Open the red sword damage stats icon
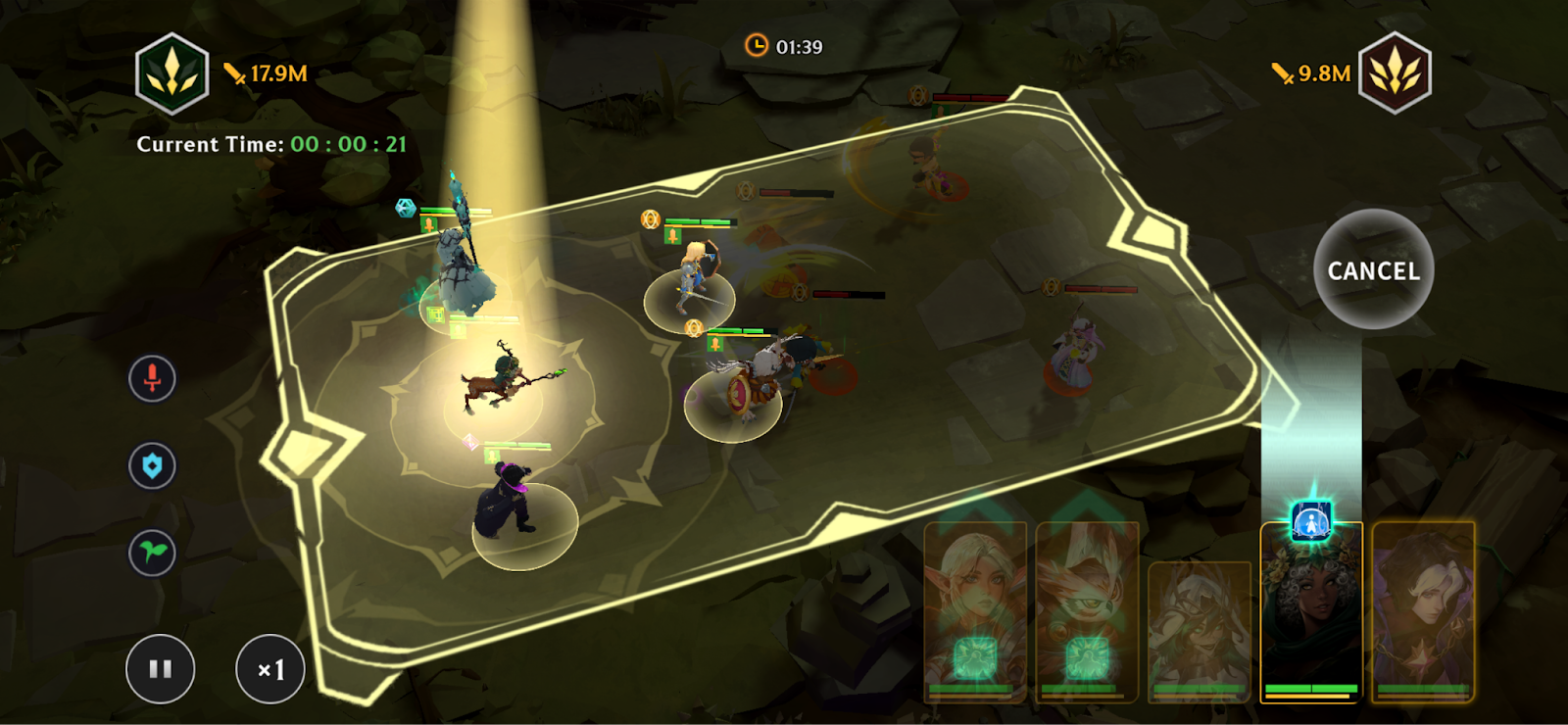Image resolution: width=1568 pixels, height=725 pixels. [153, 378]
